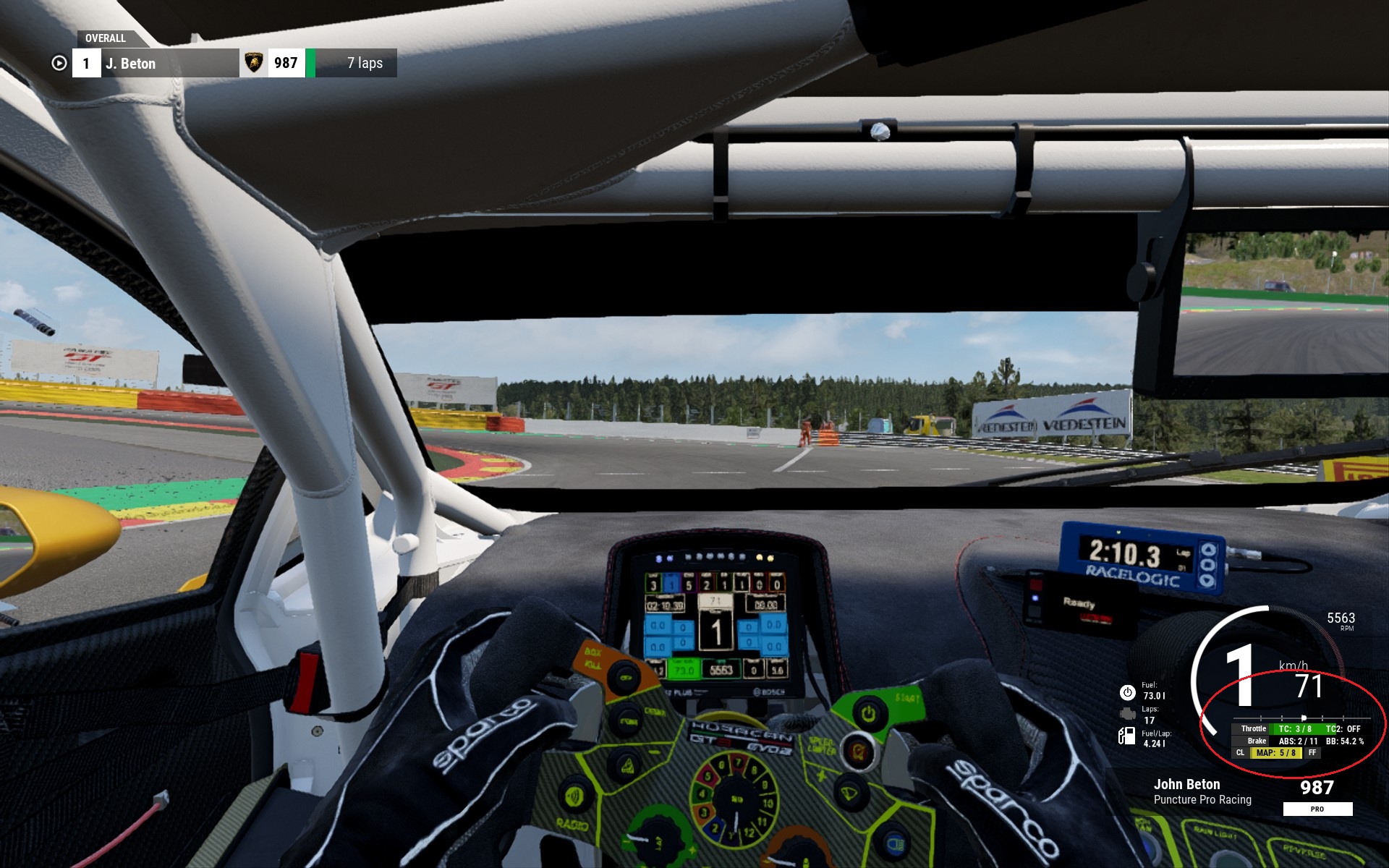Choose the OVERALL standings label
Screen dimensions: 1389x868
pos(106,38)
